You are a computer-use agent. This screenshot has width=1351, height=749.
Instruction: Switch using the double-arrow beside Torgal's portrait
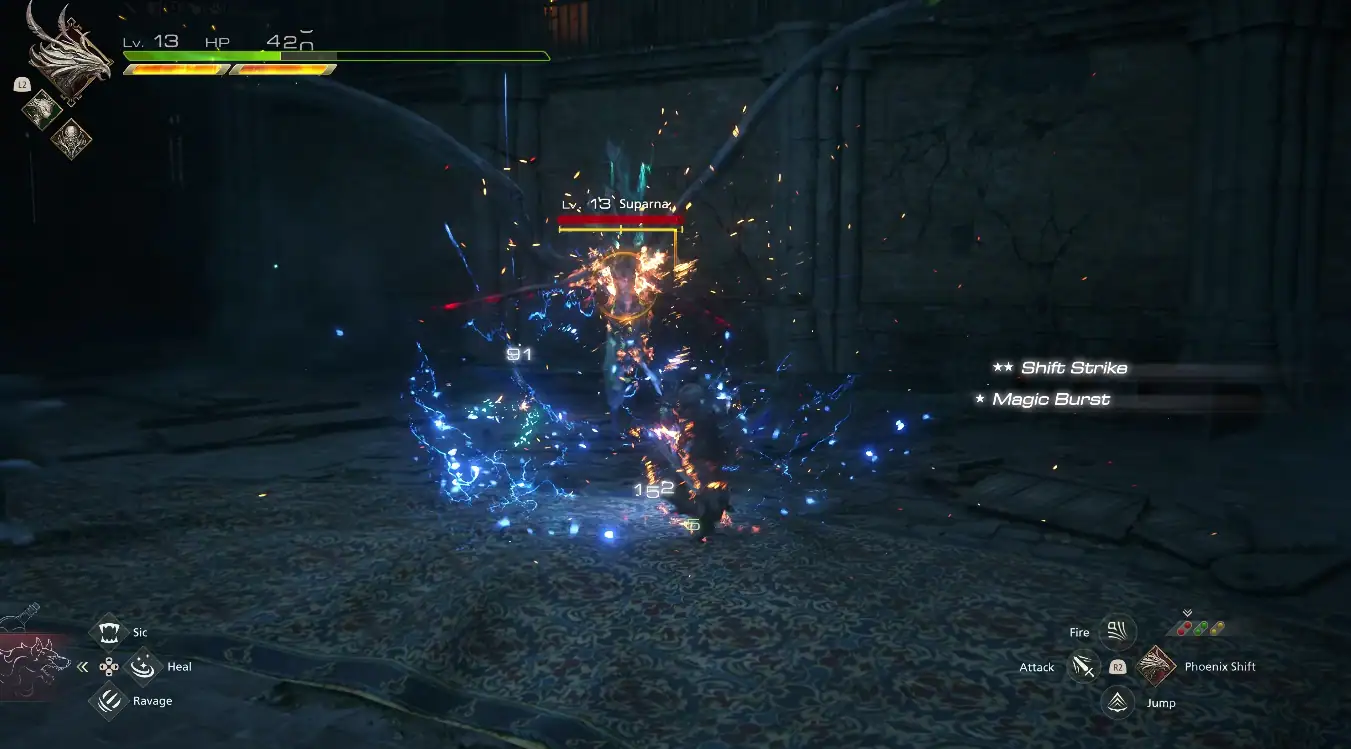tap(83, 667)
